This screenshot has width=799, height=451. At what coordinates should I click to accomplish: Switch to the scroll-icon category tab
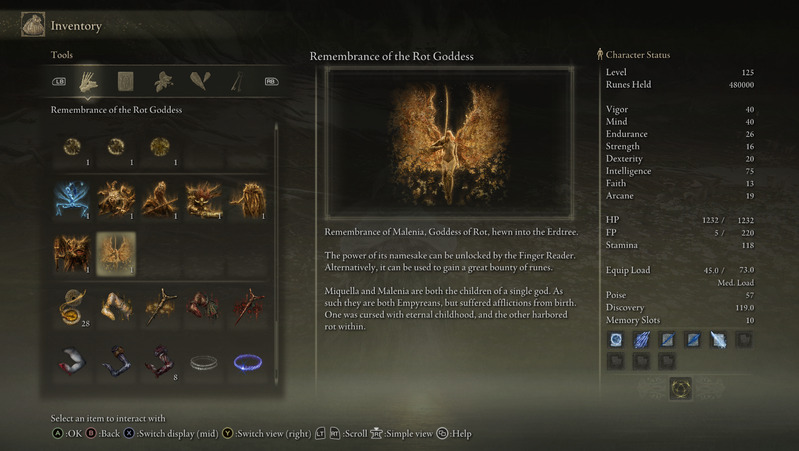pos(126,81)
